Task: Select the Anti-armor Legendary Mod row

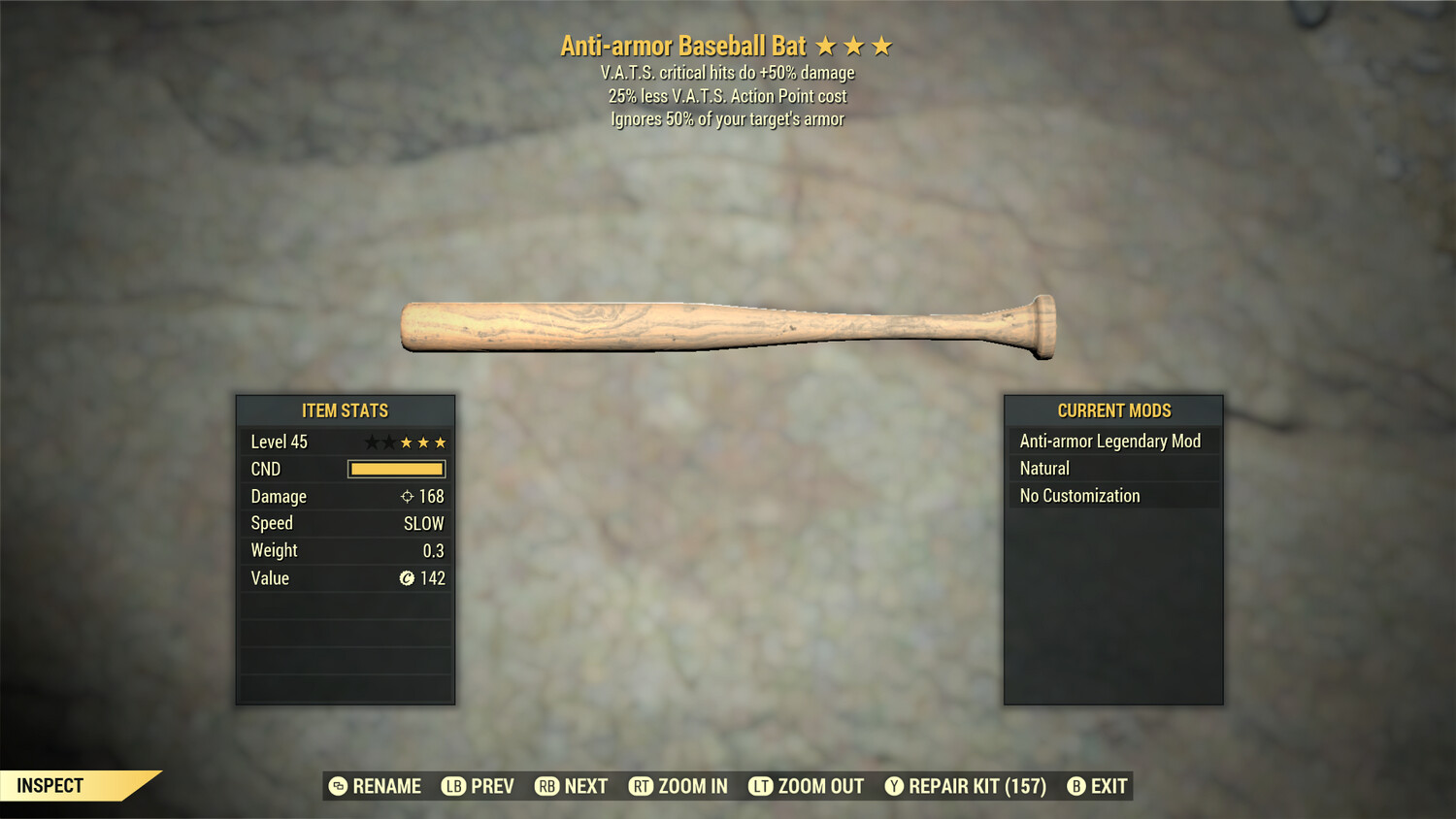Action: click(1112, 442)
